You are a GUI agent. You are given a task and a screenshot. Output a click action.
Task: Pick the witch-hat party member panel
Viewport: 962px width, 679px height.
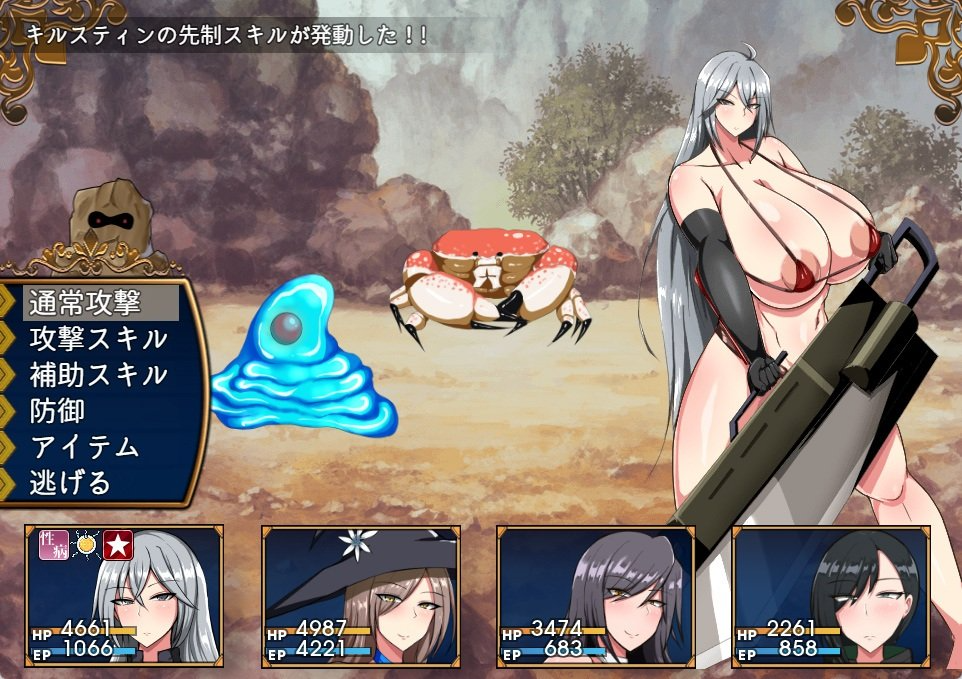(x=360, y=596)
